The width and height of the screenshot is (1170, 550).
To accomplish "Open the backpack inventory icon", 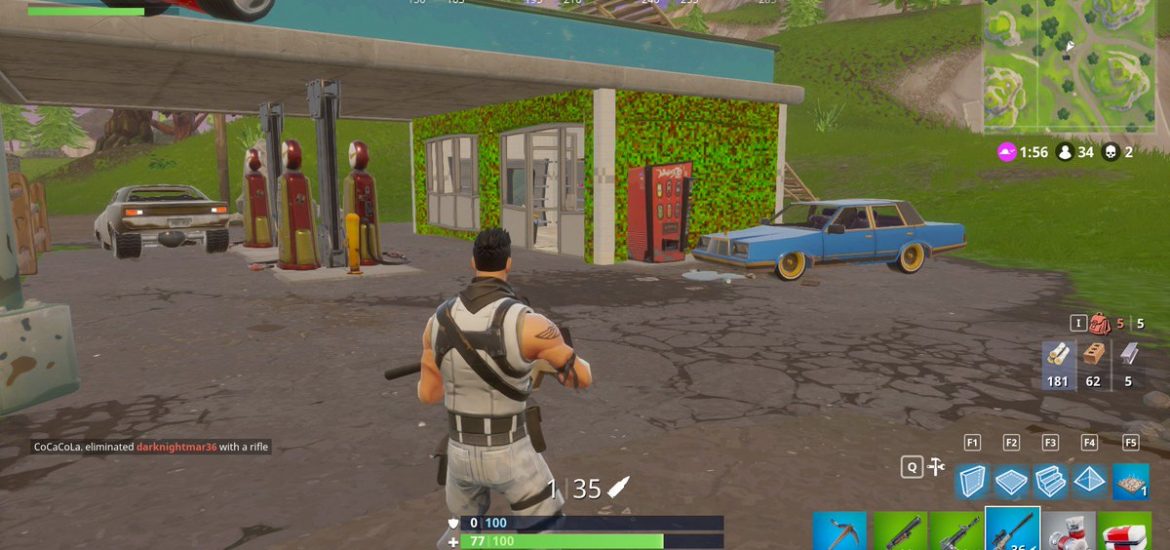I will tap(1101, 324).
